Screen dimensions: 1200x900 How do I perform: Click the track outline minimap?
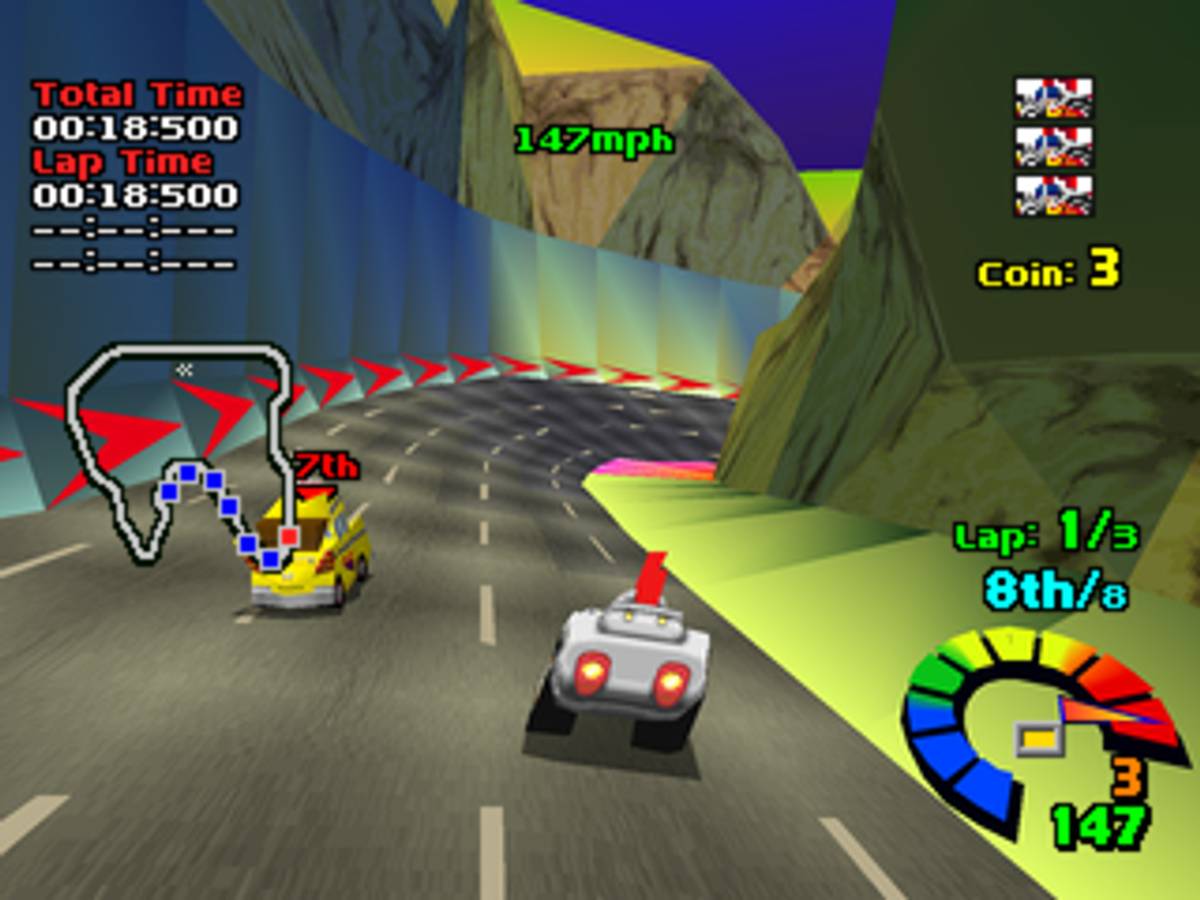(180, 450)
